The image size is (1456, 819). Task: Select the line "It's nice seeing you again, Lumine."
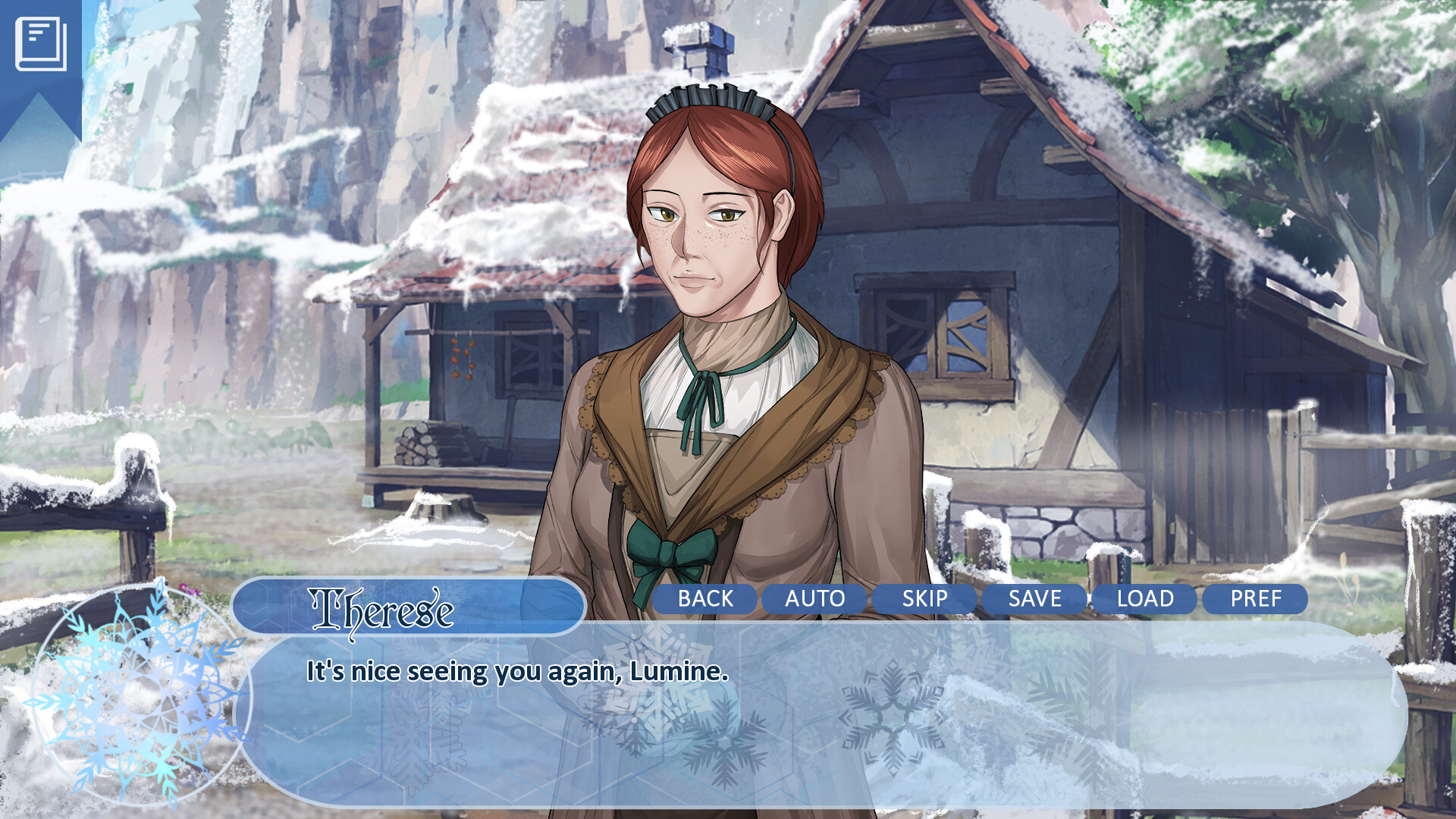point(516,670)
